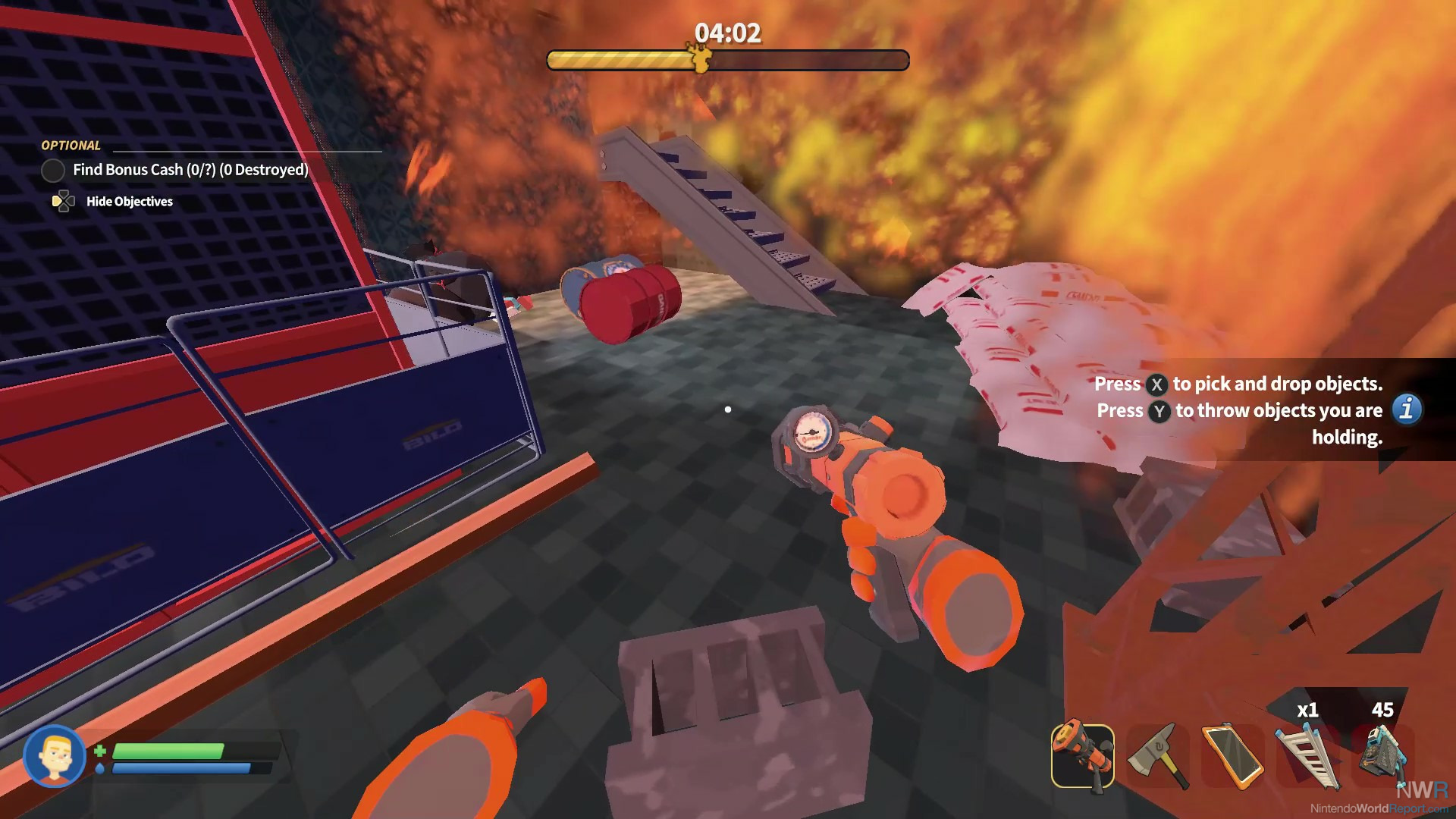Screen dimensions: 1456x819
Task: Select the Find Bonus Cash objective
Action: point(190,170)
